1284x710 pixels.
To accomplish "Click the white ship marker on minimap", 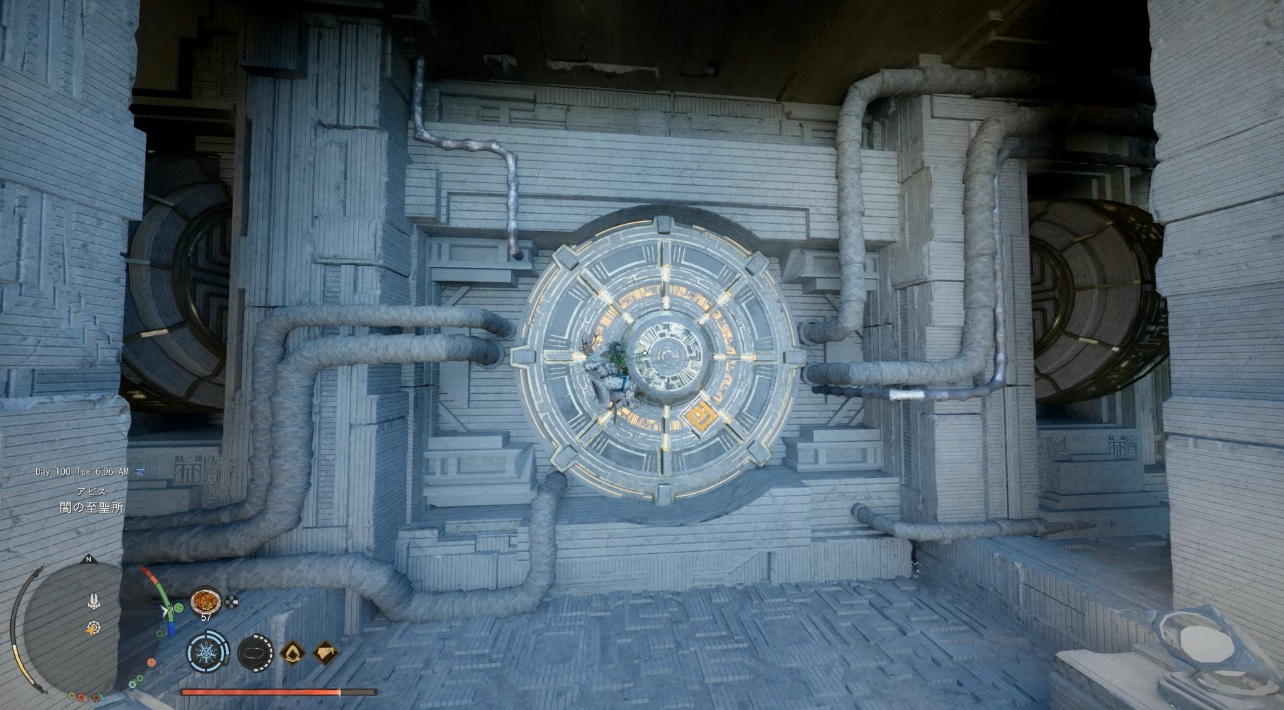I will coord(93,602).
